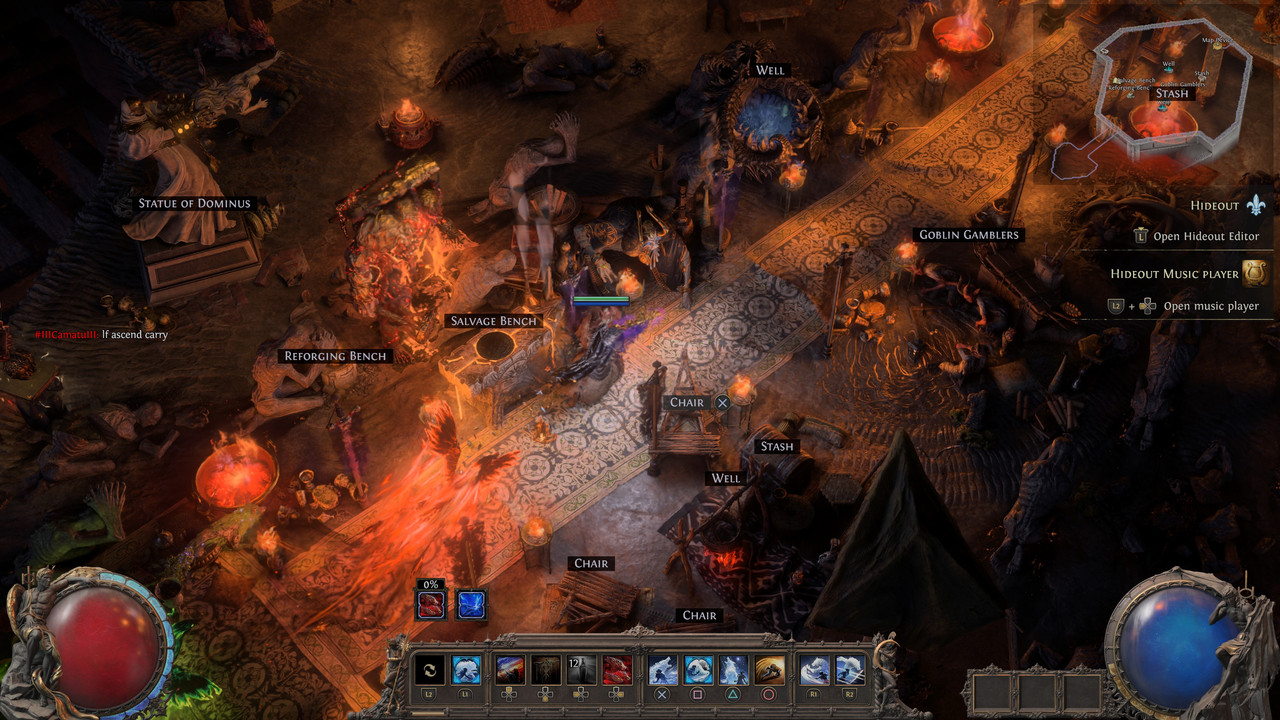The image size is (1280, 720).
Task: Activate the golden dodge roll skill
Action: tap(769, 670)
